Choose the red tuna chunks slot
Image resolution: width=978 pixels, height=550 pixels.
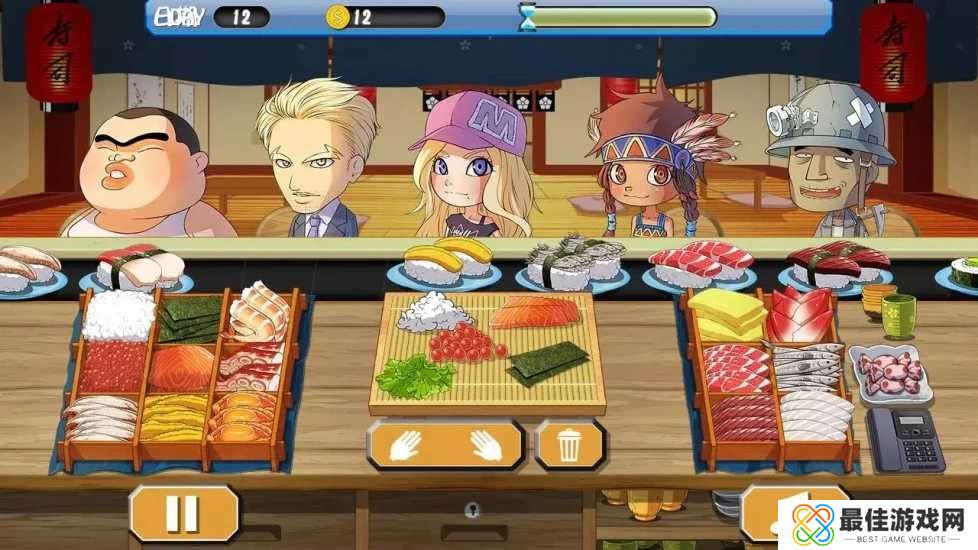pyautogui.click(x=806, y=312)
